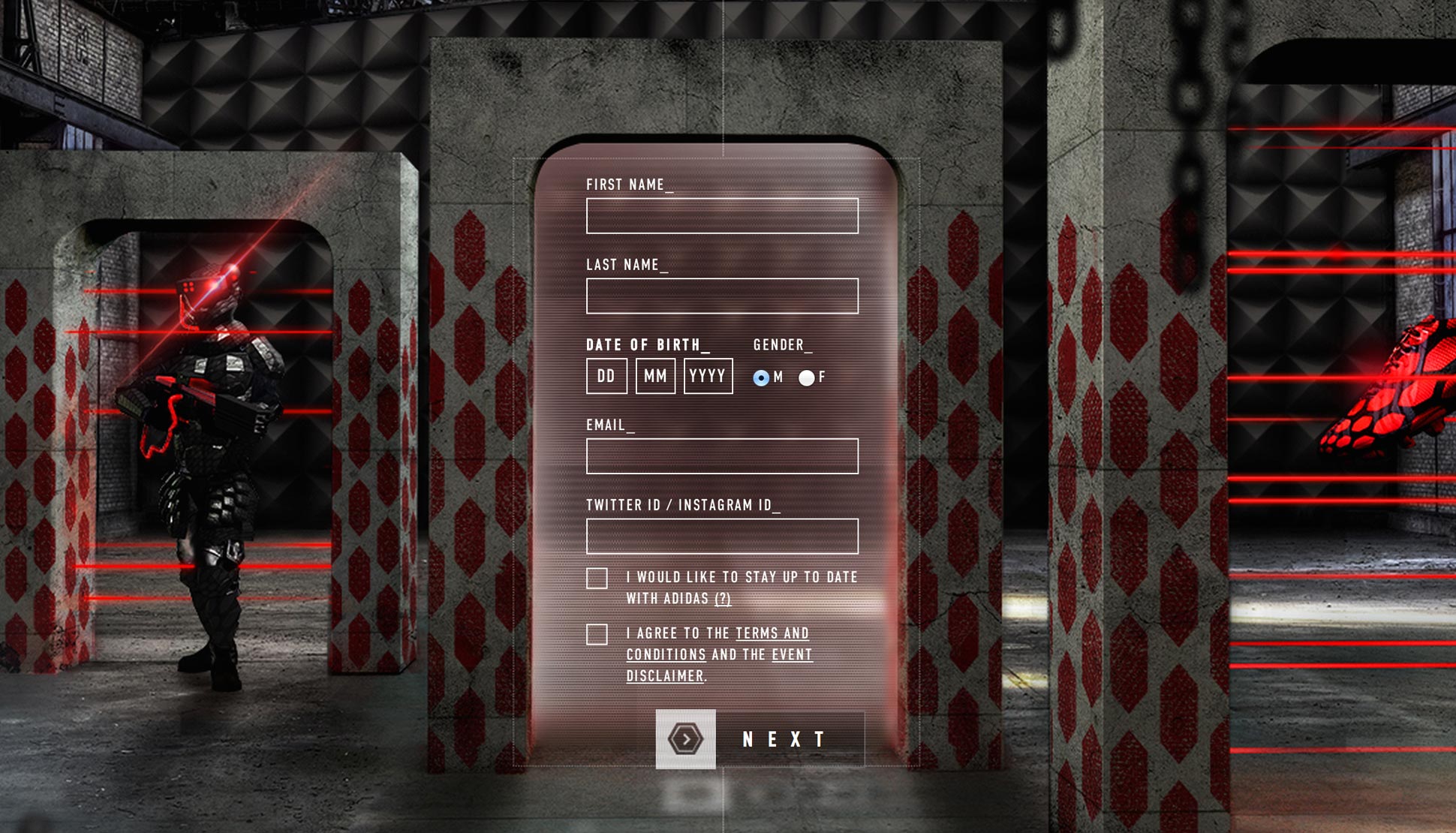
Task: Focus the Twitter ID / Instagram ID field
Action: (x=722, y=537)
